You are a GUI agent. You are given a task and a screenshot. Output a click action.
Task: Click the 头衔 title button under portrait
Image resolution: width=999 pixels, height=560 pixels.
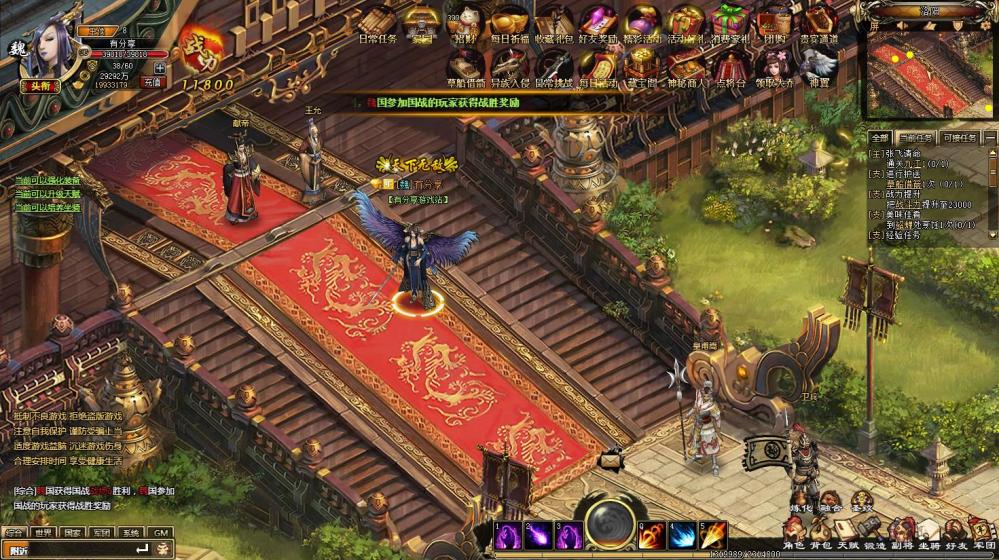click(40, 86)
